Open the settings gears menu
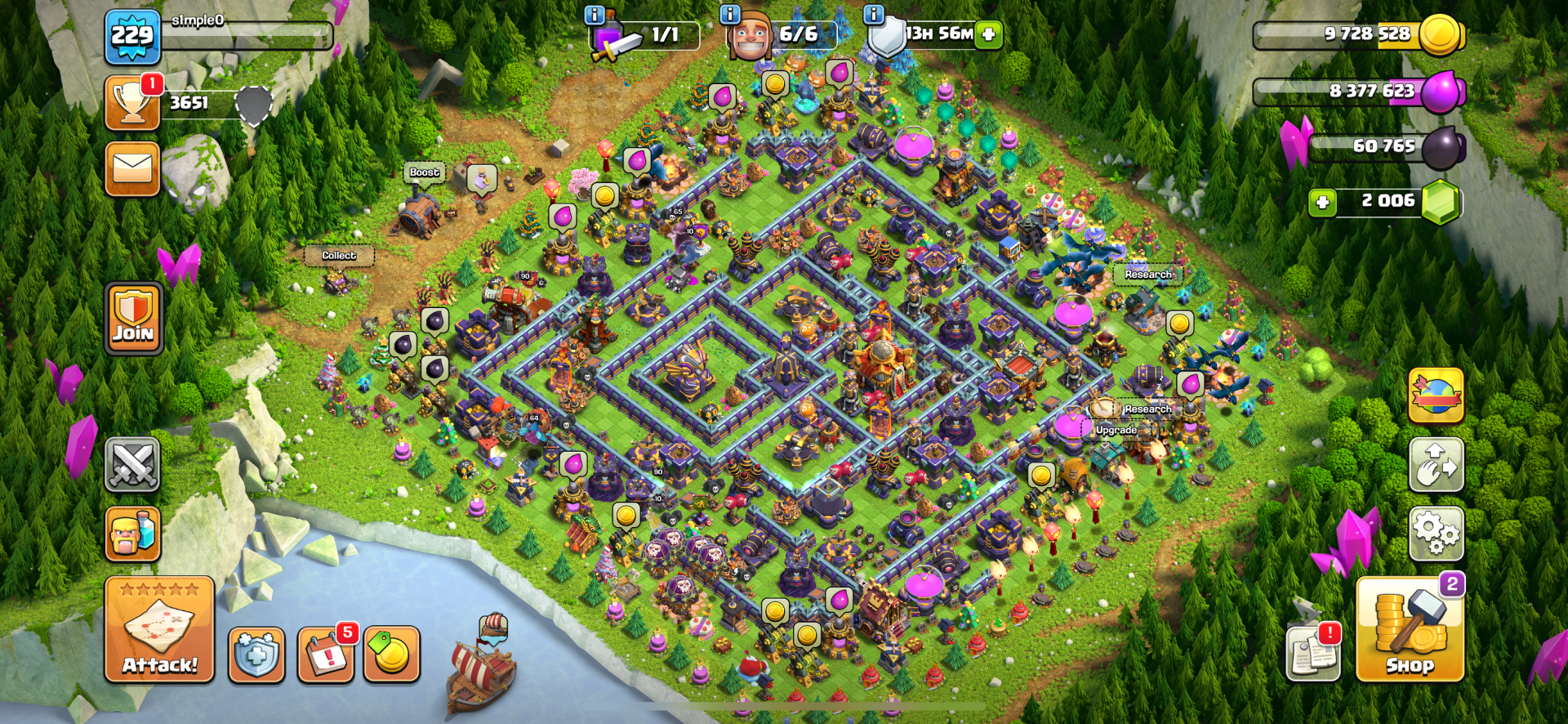The height and width of the screenshot is (724, 1568). click(1436, 534)
